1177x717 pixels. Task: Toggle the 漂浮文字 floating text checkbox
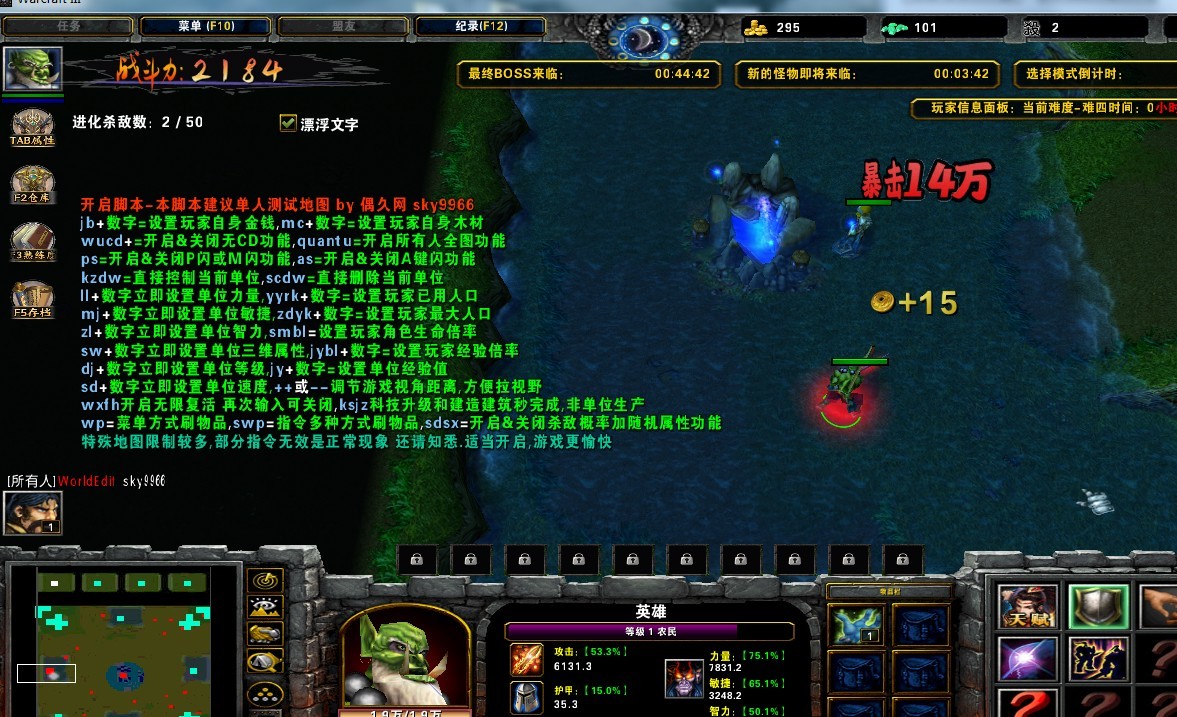288,123
